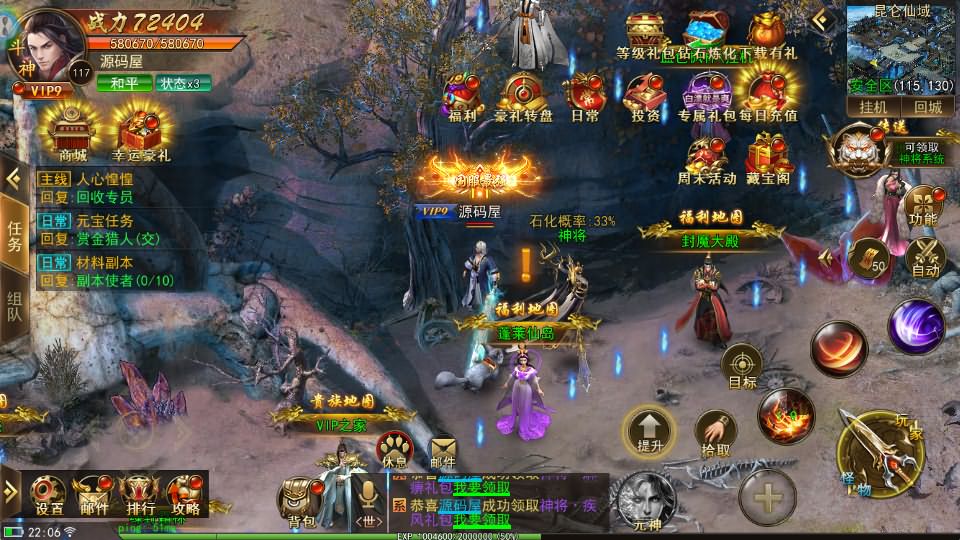Open the 每日充值 daily recharge icon

(768, 95)
